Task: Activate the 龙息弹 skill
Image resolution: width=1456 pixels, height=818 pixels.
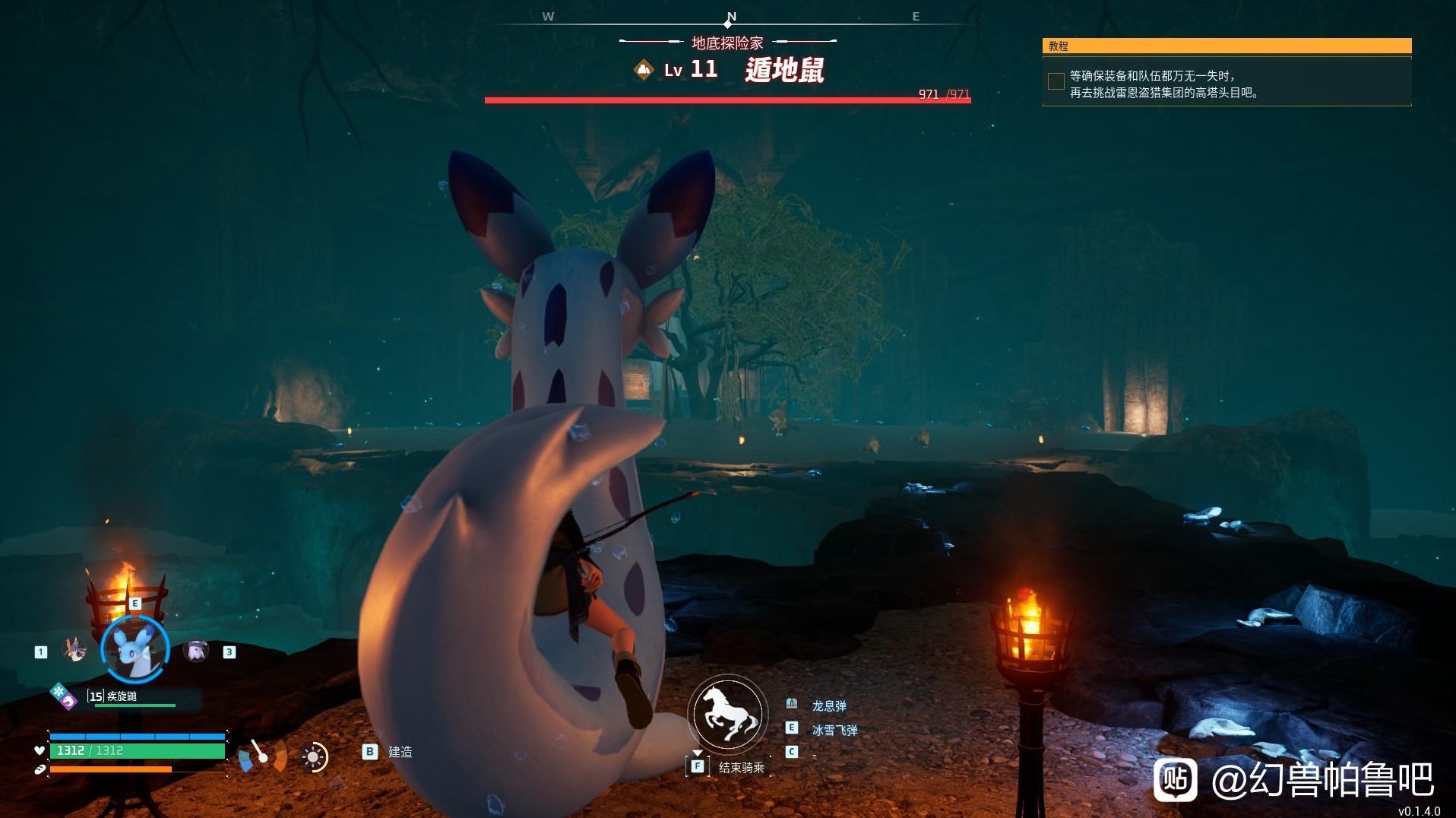Action: click(x=828, y=706)
